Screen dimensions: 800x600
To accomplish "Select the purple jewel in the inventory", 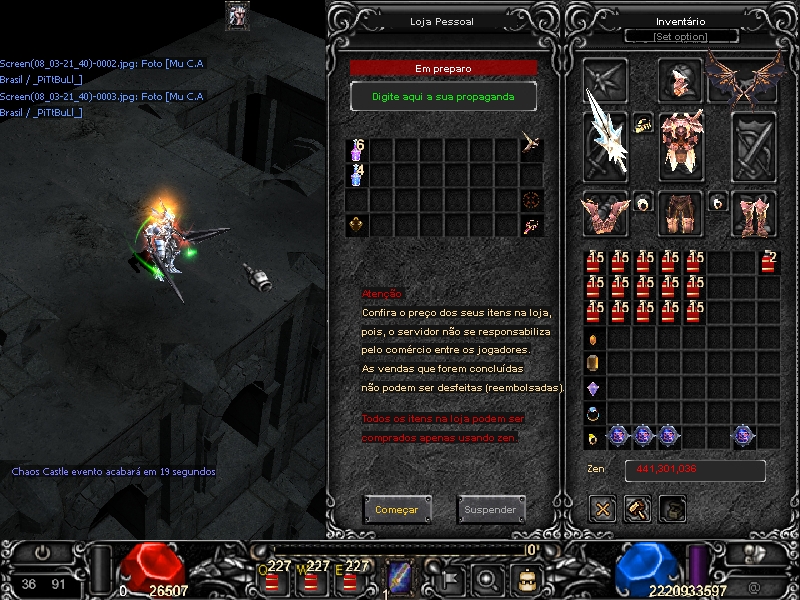I will point(593,388).
